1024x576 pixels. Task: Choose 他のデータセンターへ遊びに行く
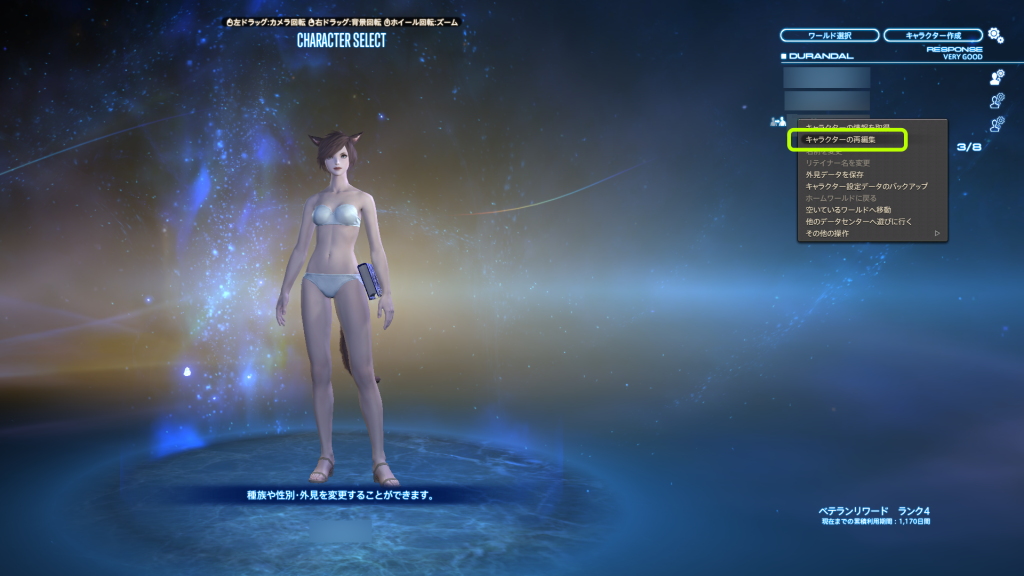(858, 221)
